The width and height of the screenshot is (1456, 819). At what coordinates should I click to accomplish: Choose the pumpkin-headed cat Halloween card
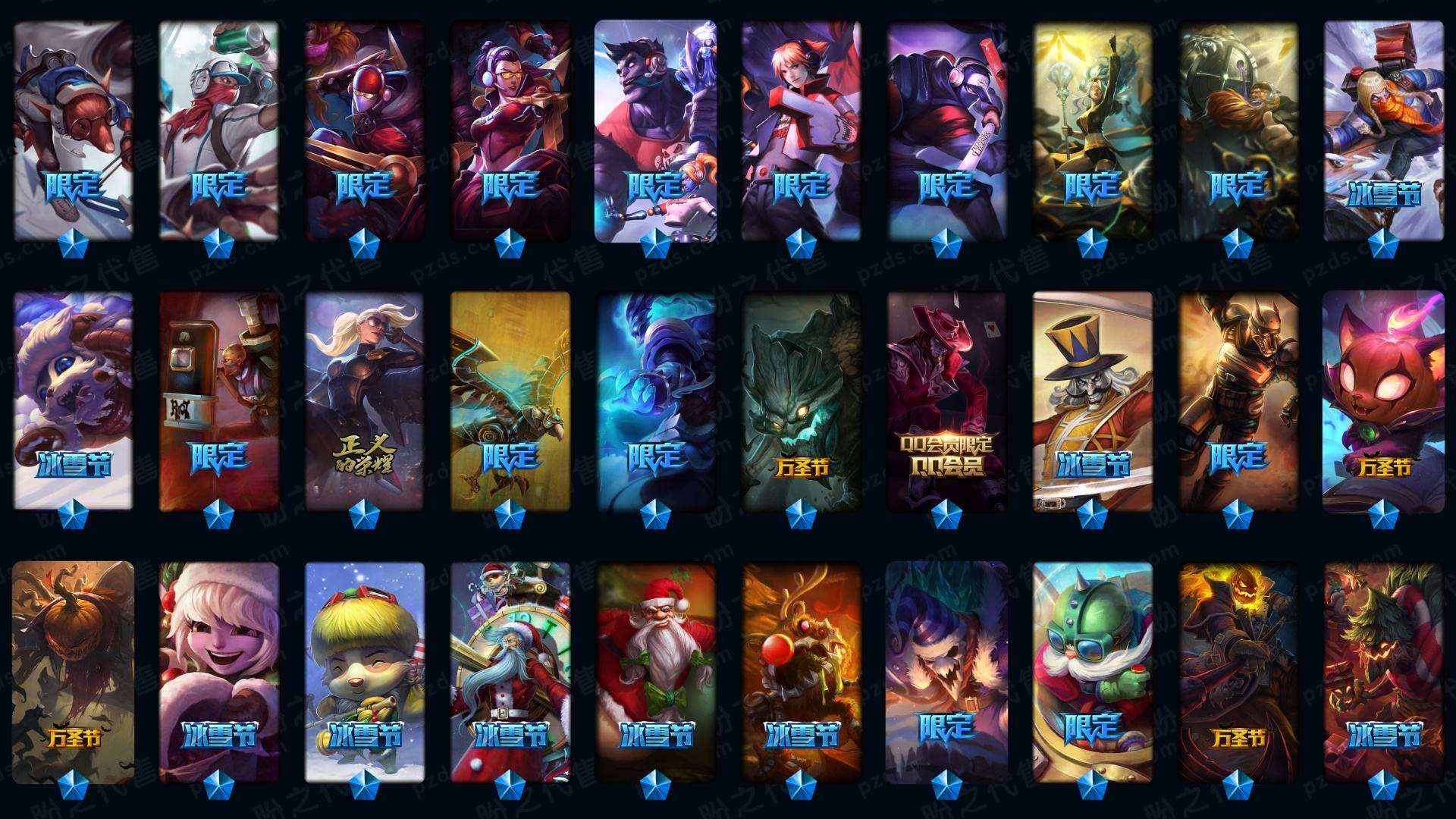tap(1383, 400)
